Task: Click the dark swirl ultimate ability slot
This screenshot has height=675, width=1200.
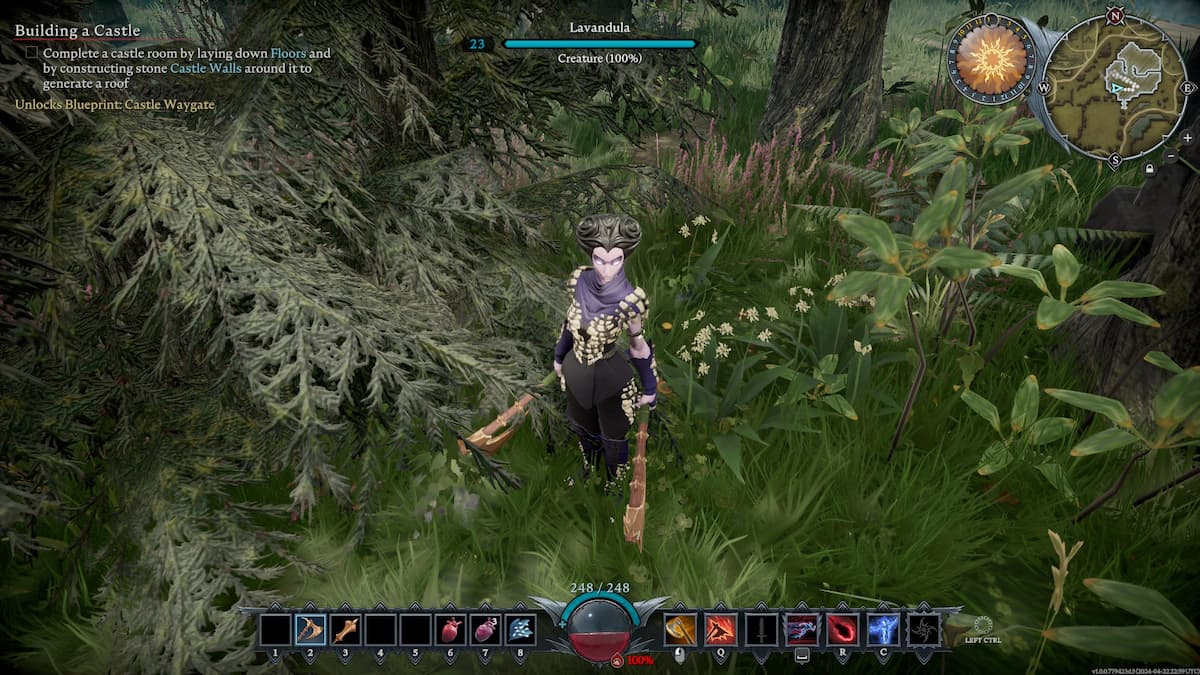Action: (923, 629)
